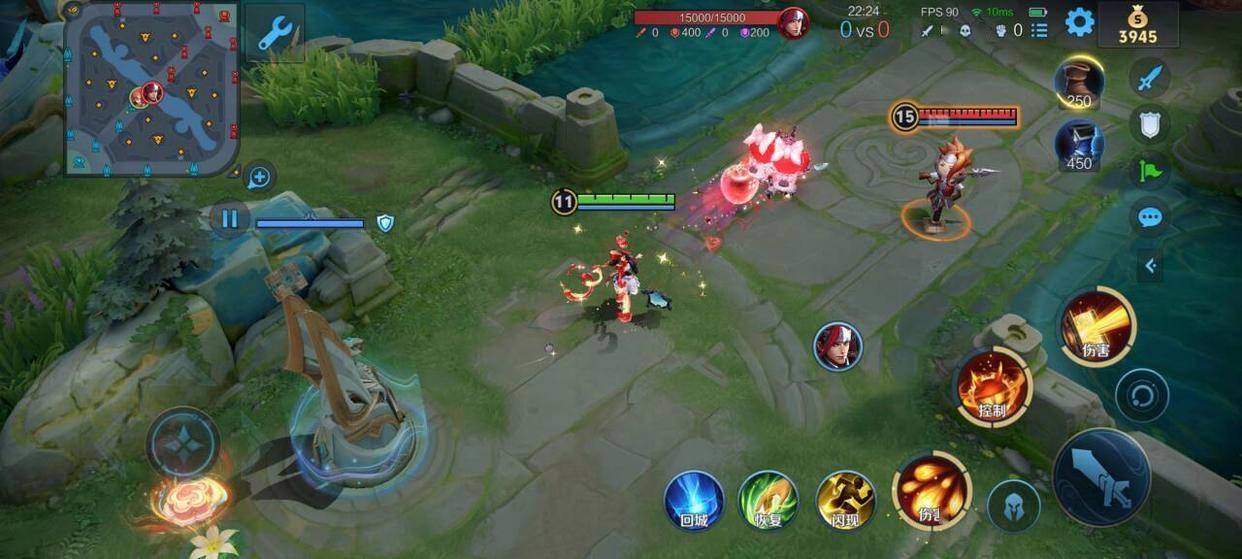Screen dimensions: 1242x559
Task: Tap the white shield retreat signal
Action: coord(1150,124)
